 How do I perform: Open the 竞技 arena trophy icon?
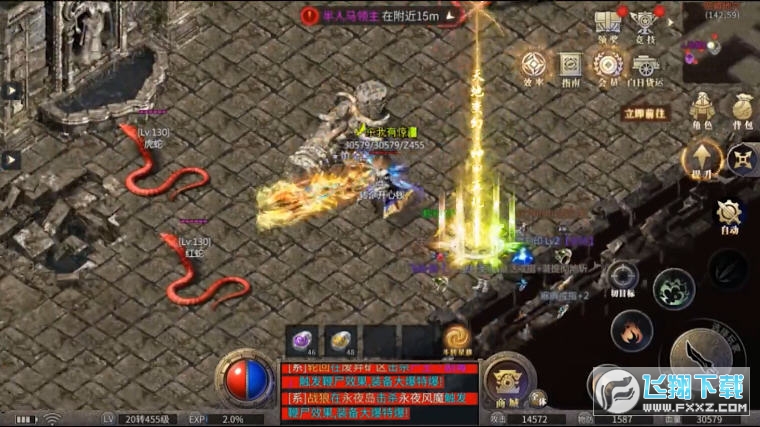tap(645, 24)
